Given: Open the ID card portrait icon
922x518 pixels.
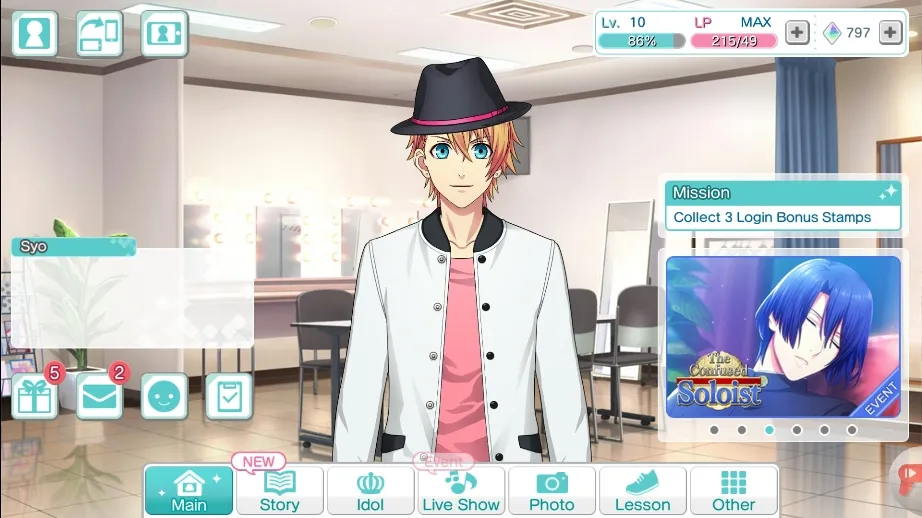Looking at the screenshot, I should pyautogui.click(x=164, y=34).
